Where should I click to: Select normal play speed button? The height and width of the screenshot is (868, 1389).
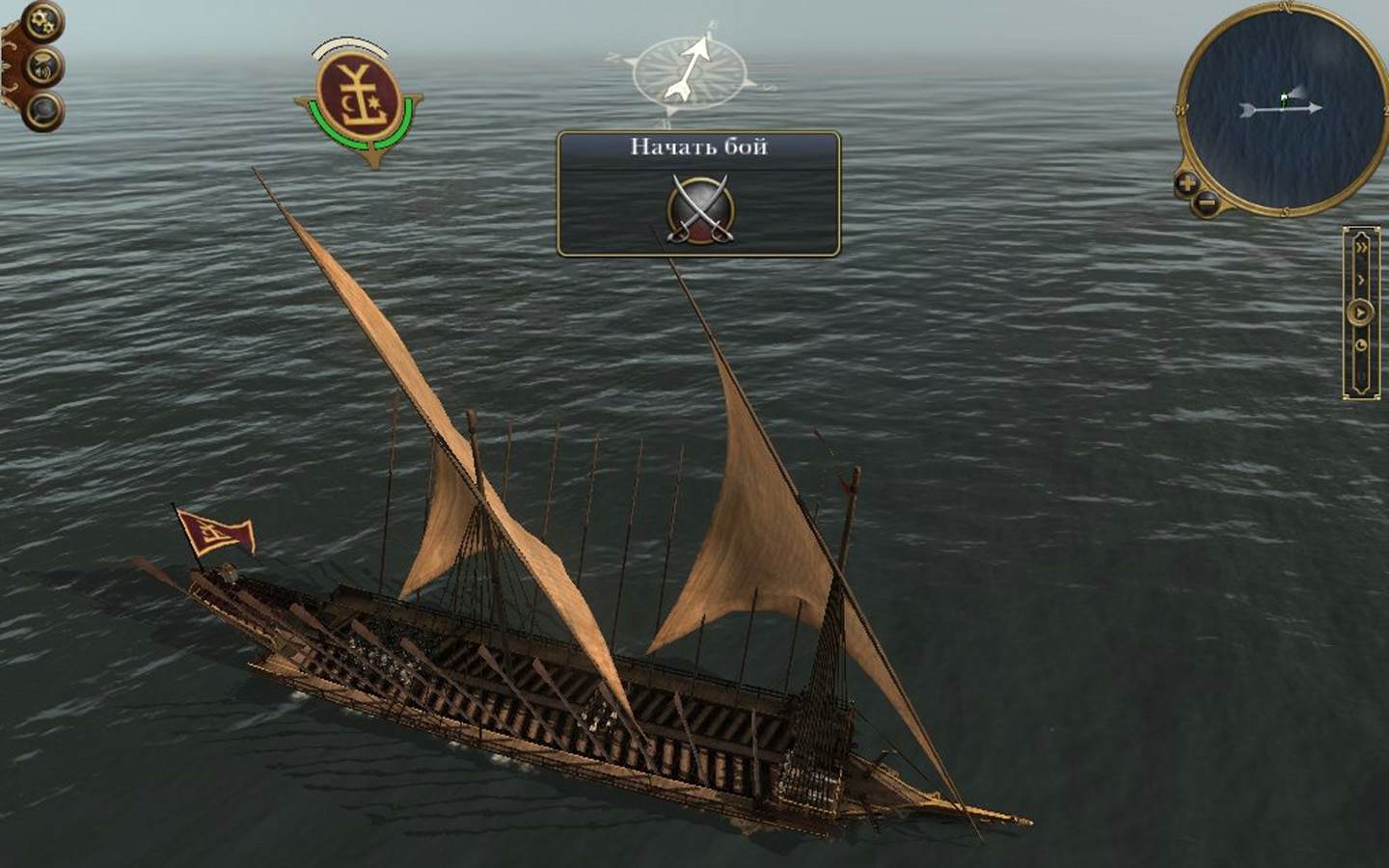click(x=1360, y=312)
